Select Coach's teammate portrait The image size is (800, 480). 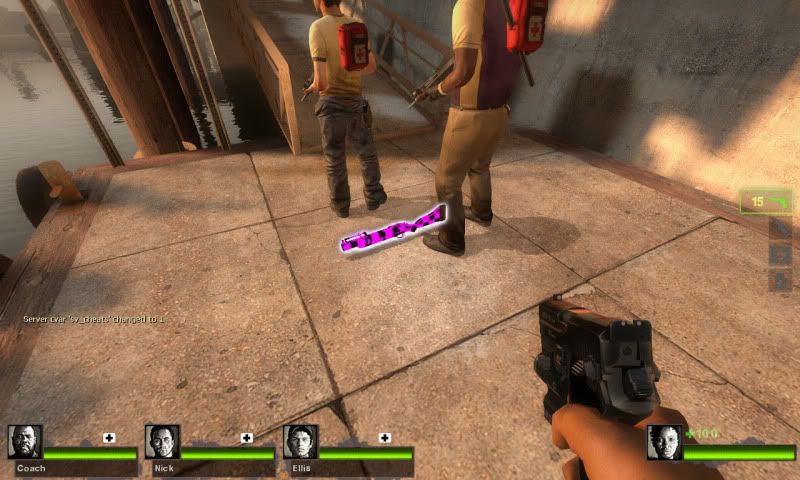(x=25, y=442)
